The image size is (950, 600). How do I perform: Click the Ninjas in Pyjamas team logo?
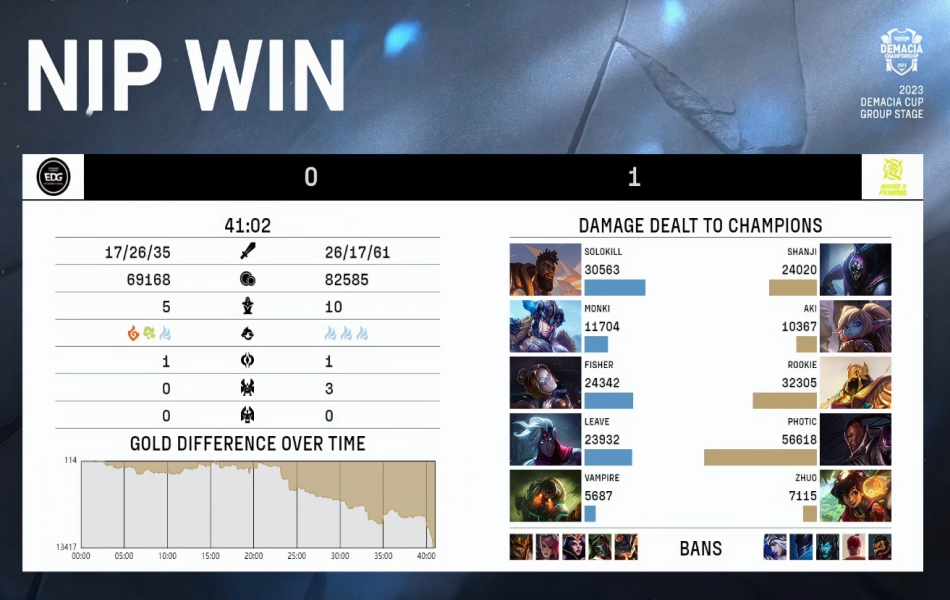tap(891, 177)
